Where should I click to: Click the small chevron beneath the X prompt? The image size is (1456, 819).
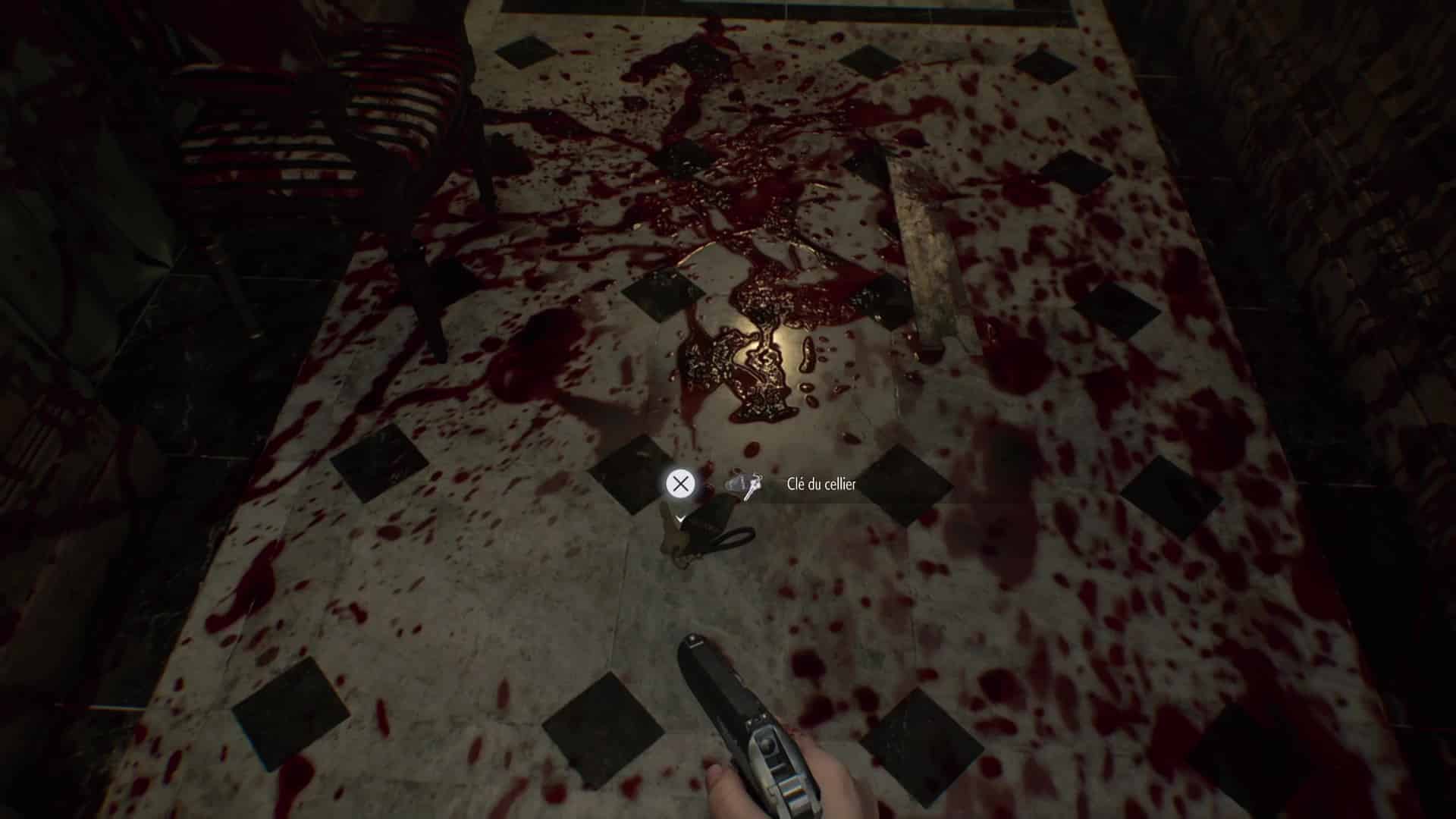[x=679, y=519]
